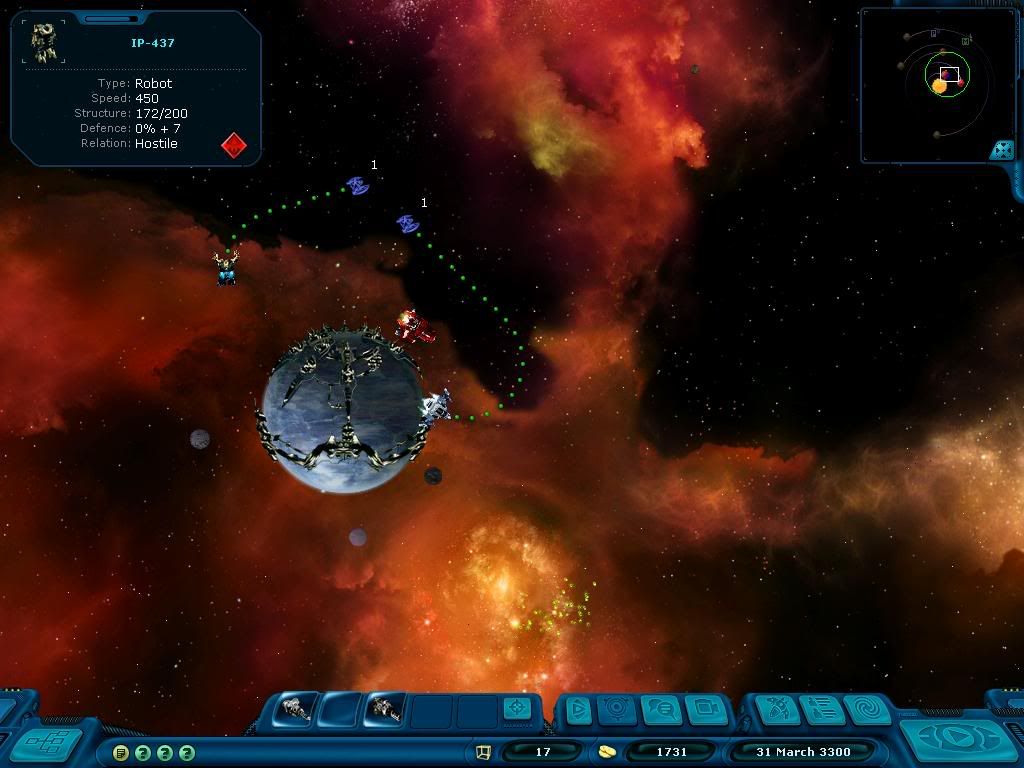Image resolution: width=1024 pixels, height=768 pixels.
Task: Open the pilot ratings list button
Action: click(x=822, y=709)
